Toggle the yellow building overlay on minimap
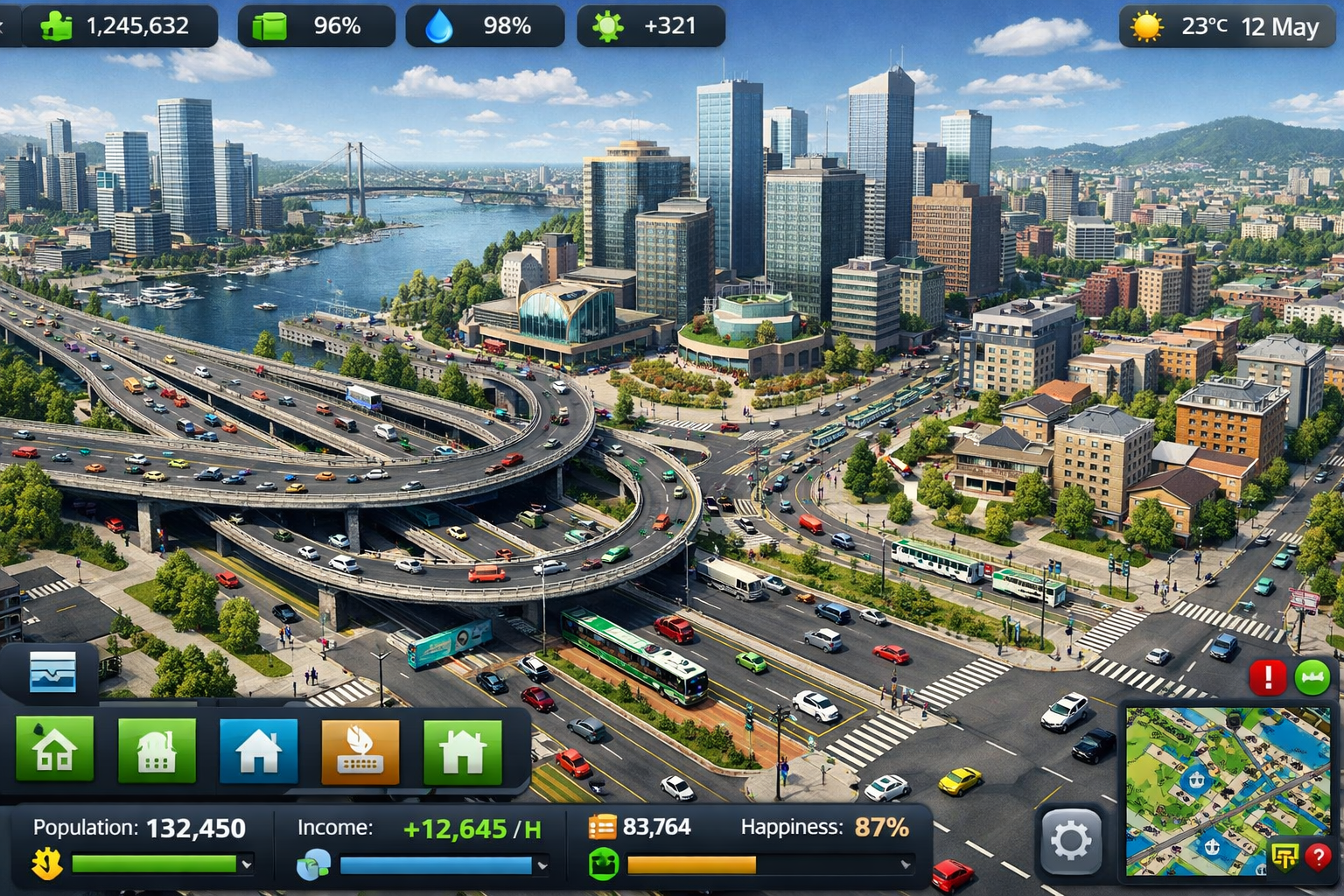 click(x=1286, y=857)
